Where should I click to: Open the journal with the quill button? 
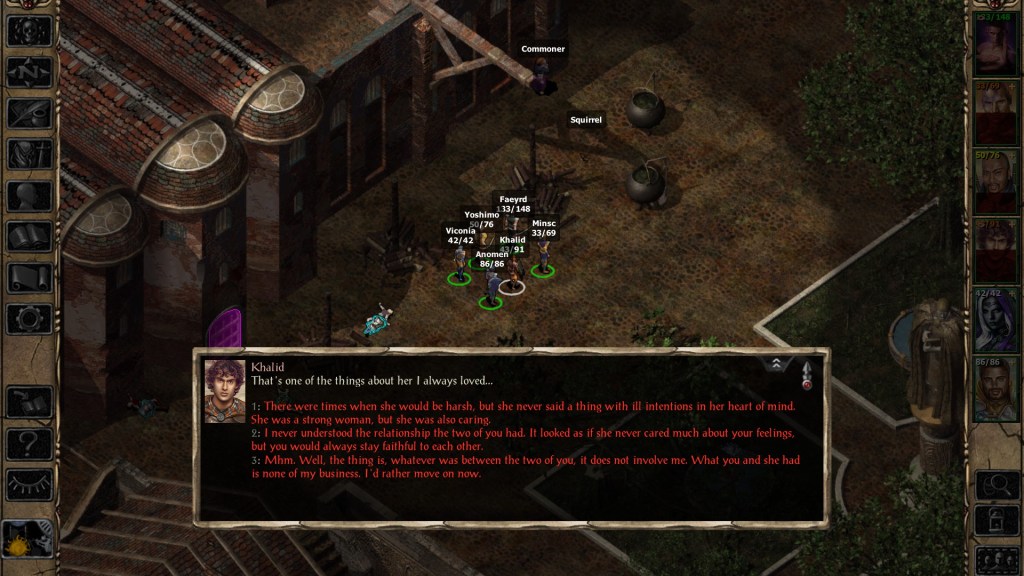[x=29, y=113]
